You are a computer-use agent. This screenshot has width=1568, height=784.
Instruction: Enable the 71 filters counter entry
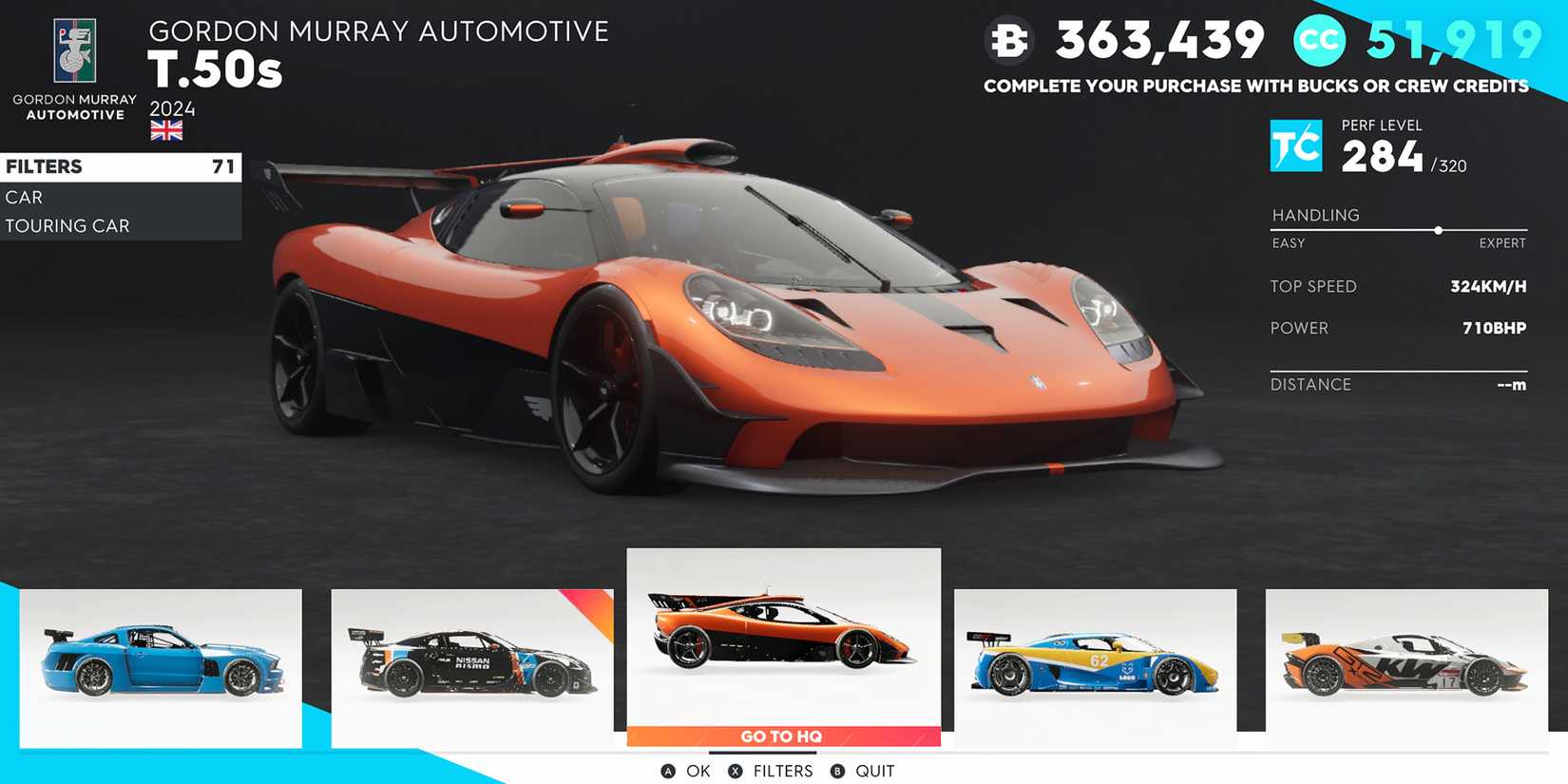coord(220,166)
